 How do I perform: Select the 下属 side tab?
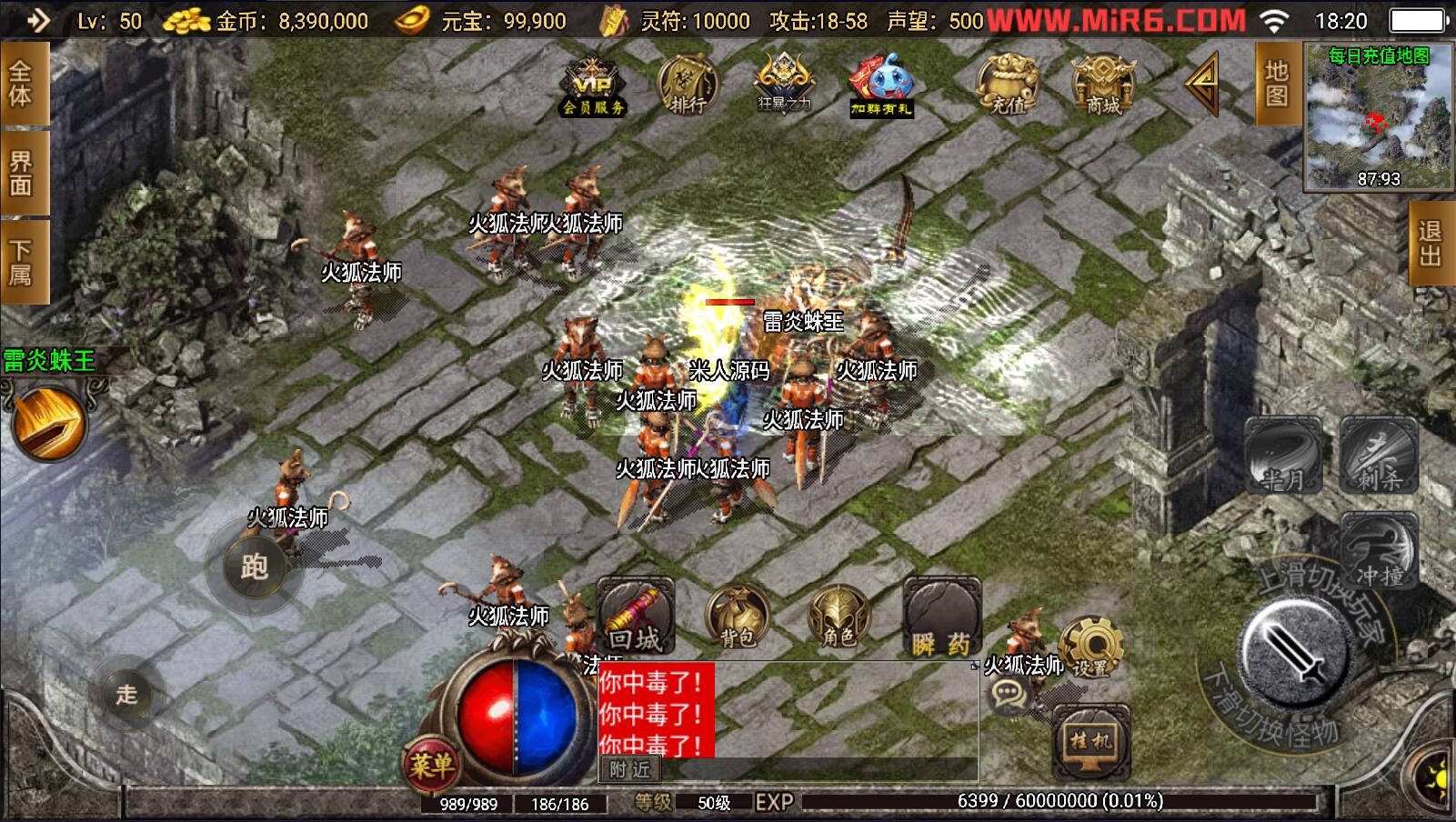click(x=22, y=261)
